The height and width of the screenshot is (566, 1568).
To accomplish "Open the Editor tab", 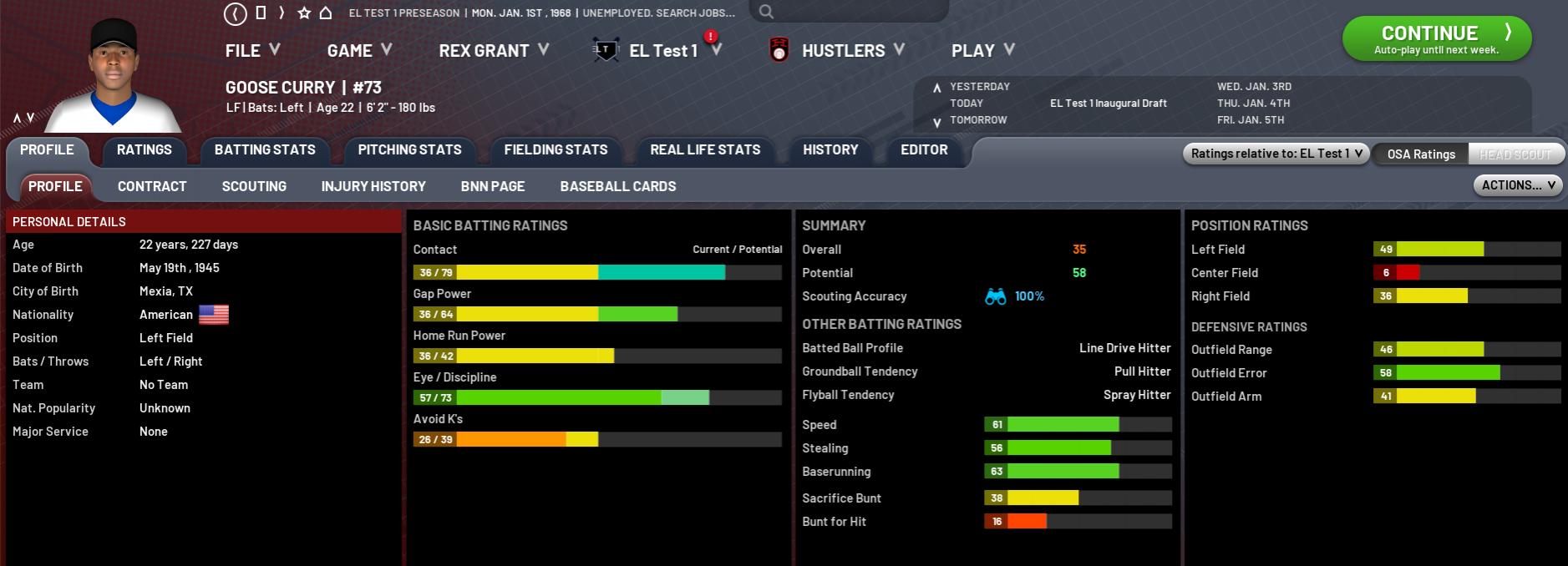I will click(924, 150).
